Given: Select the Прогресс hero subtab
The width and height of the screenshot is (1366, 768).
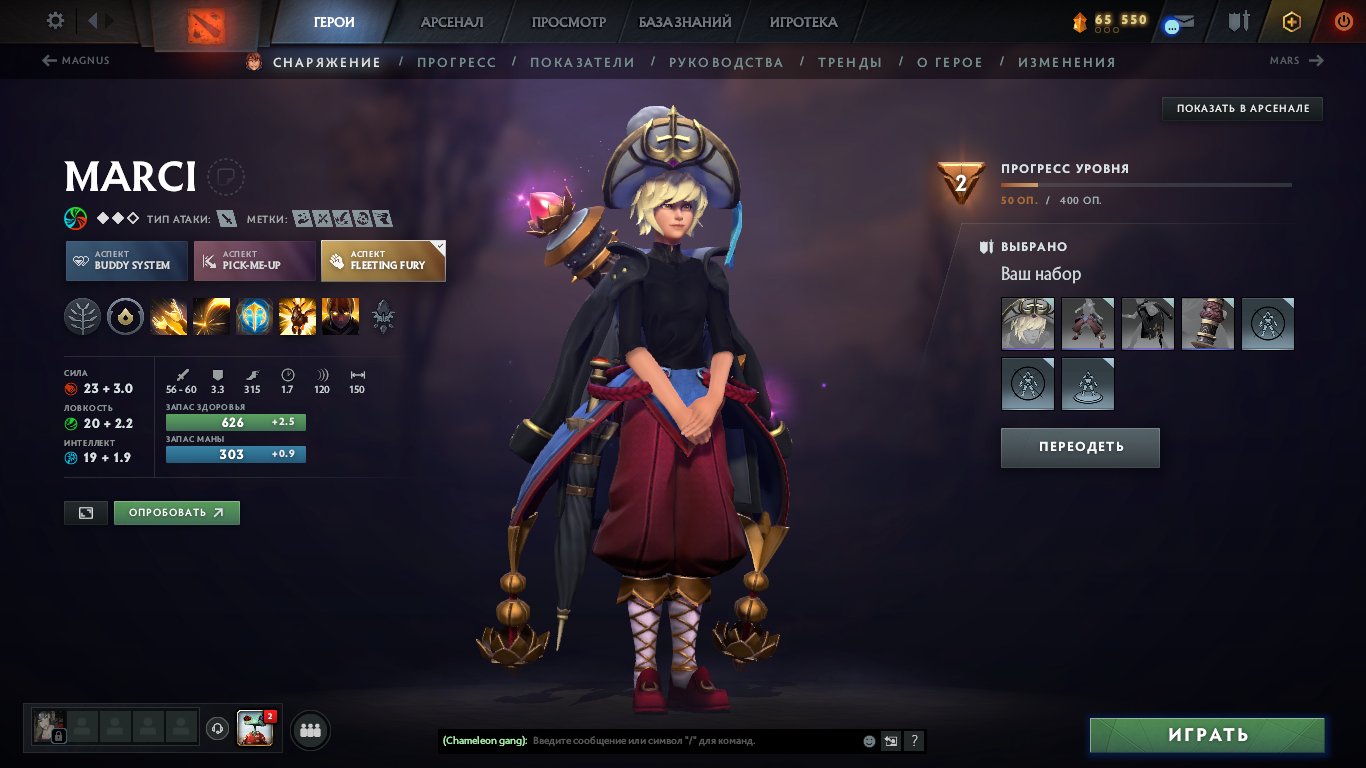Looking at the screenshot, I should [456, 62].
